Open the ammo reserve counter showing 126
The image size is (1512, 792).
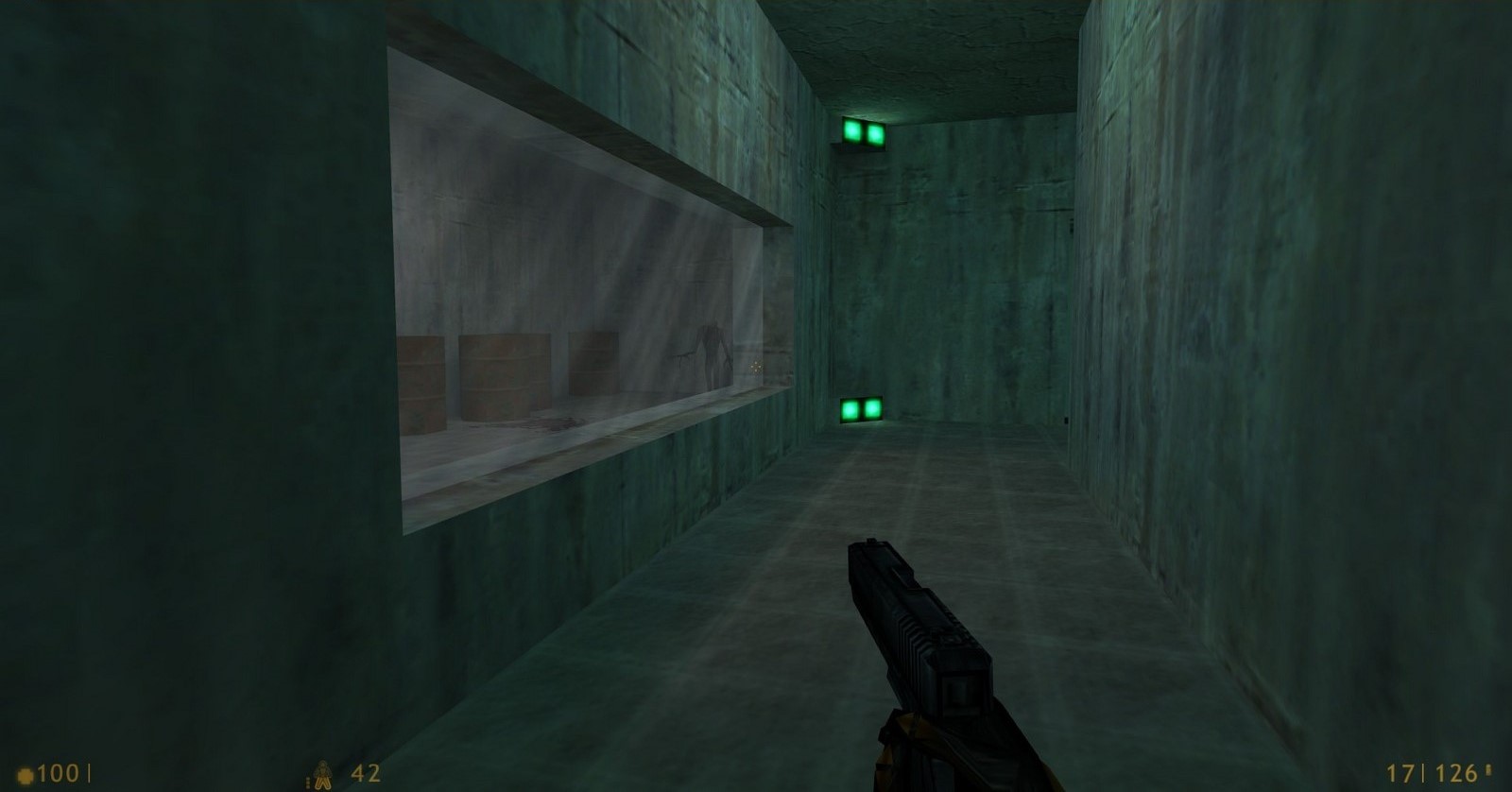point(1456,773)
